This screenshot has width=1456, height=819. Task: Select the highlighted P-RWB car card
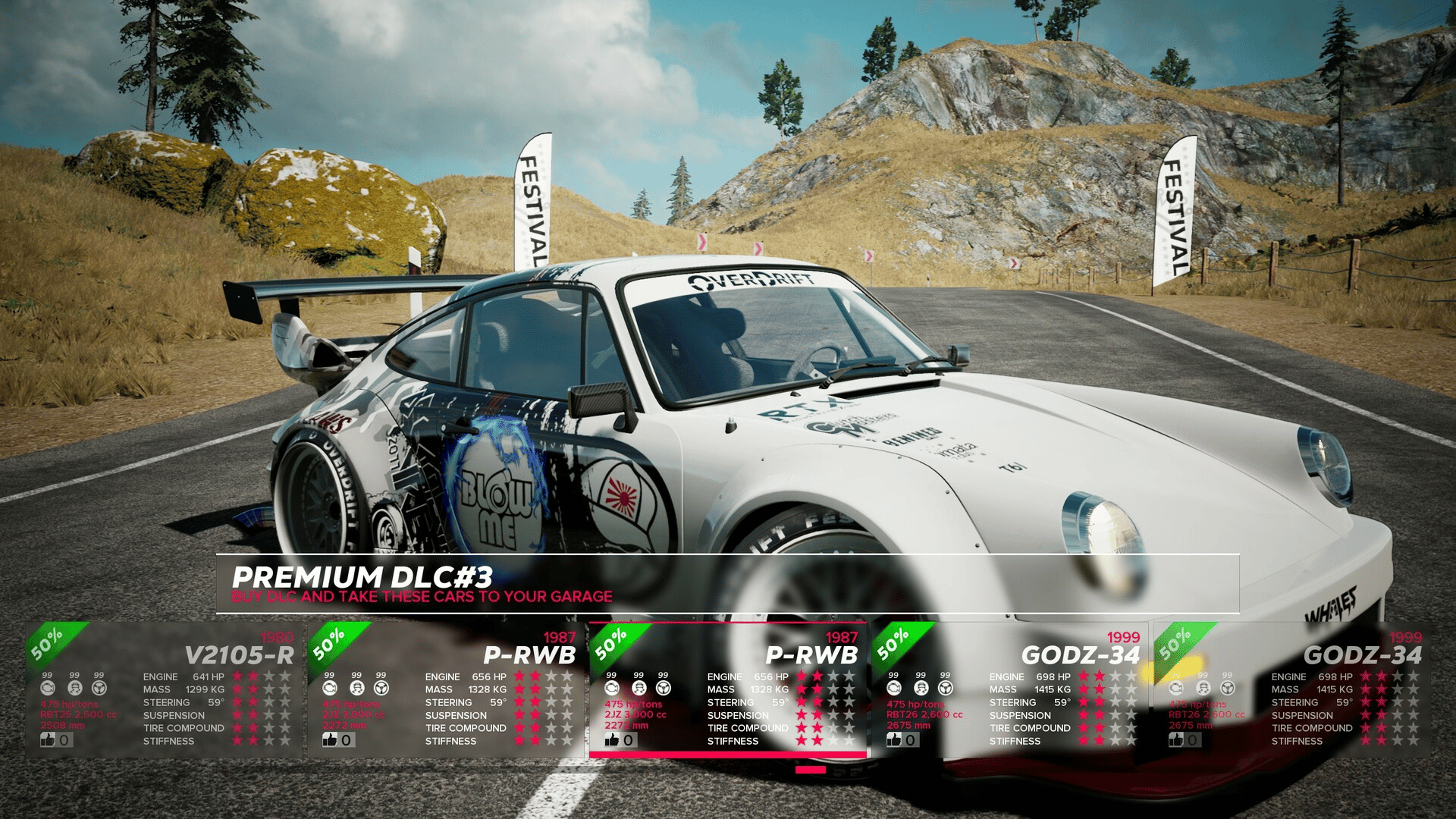pos(728,690)
